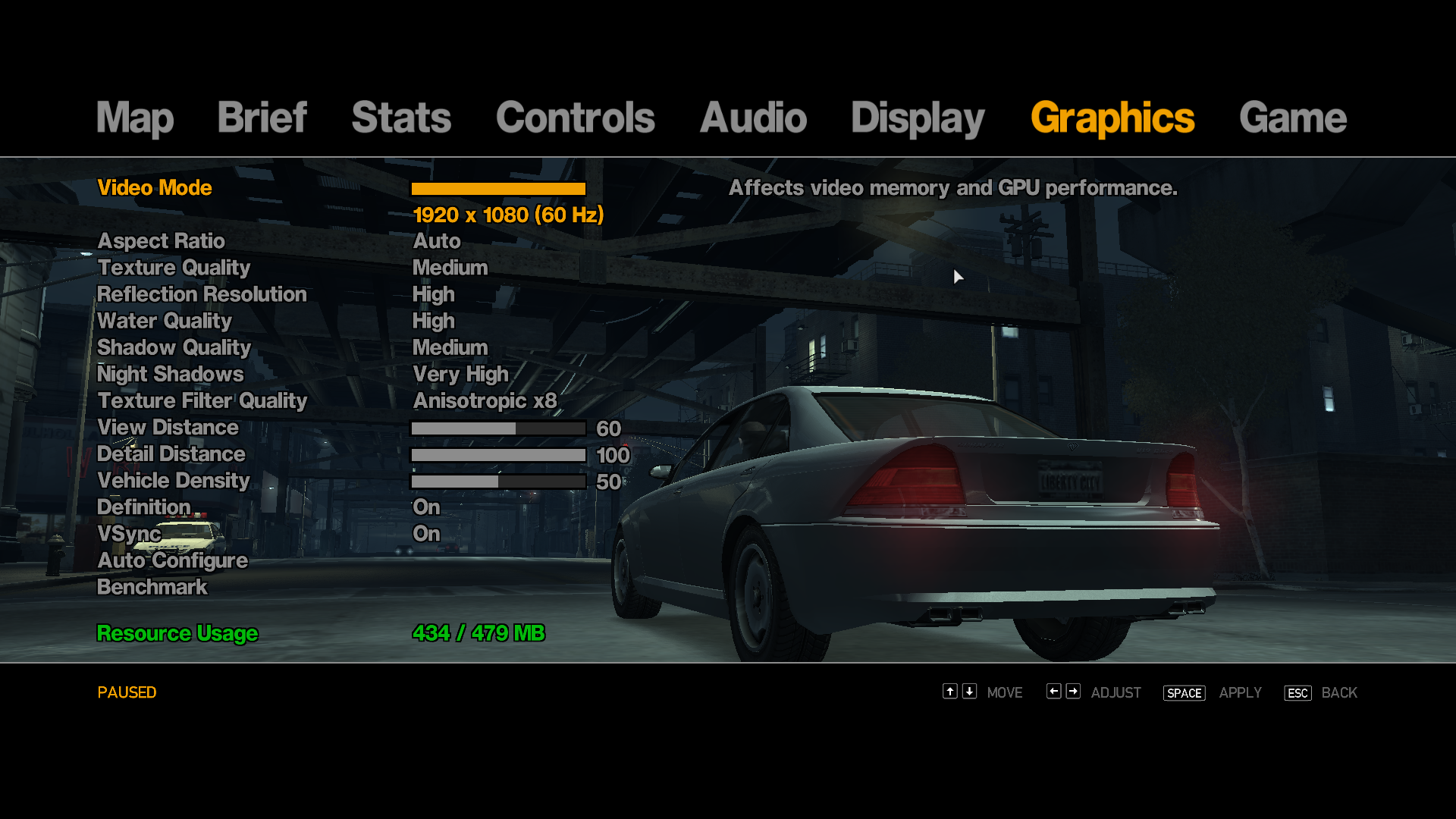Select the Water Quality option
The height and width of the screenshot is (819, 1456).
(165, 321)
